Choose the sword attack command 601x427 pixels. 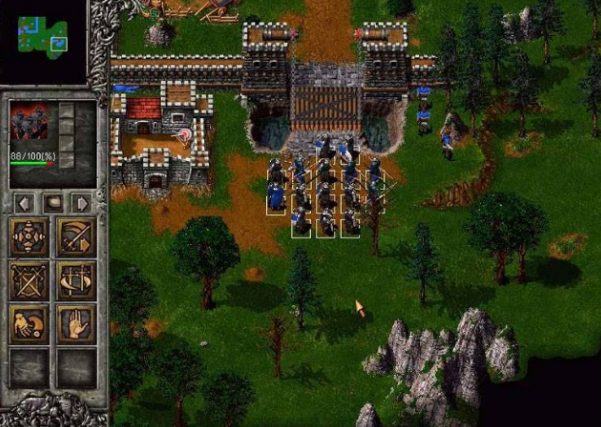(77, 237)
